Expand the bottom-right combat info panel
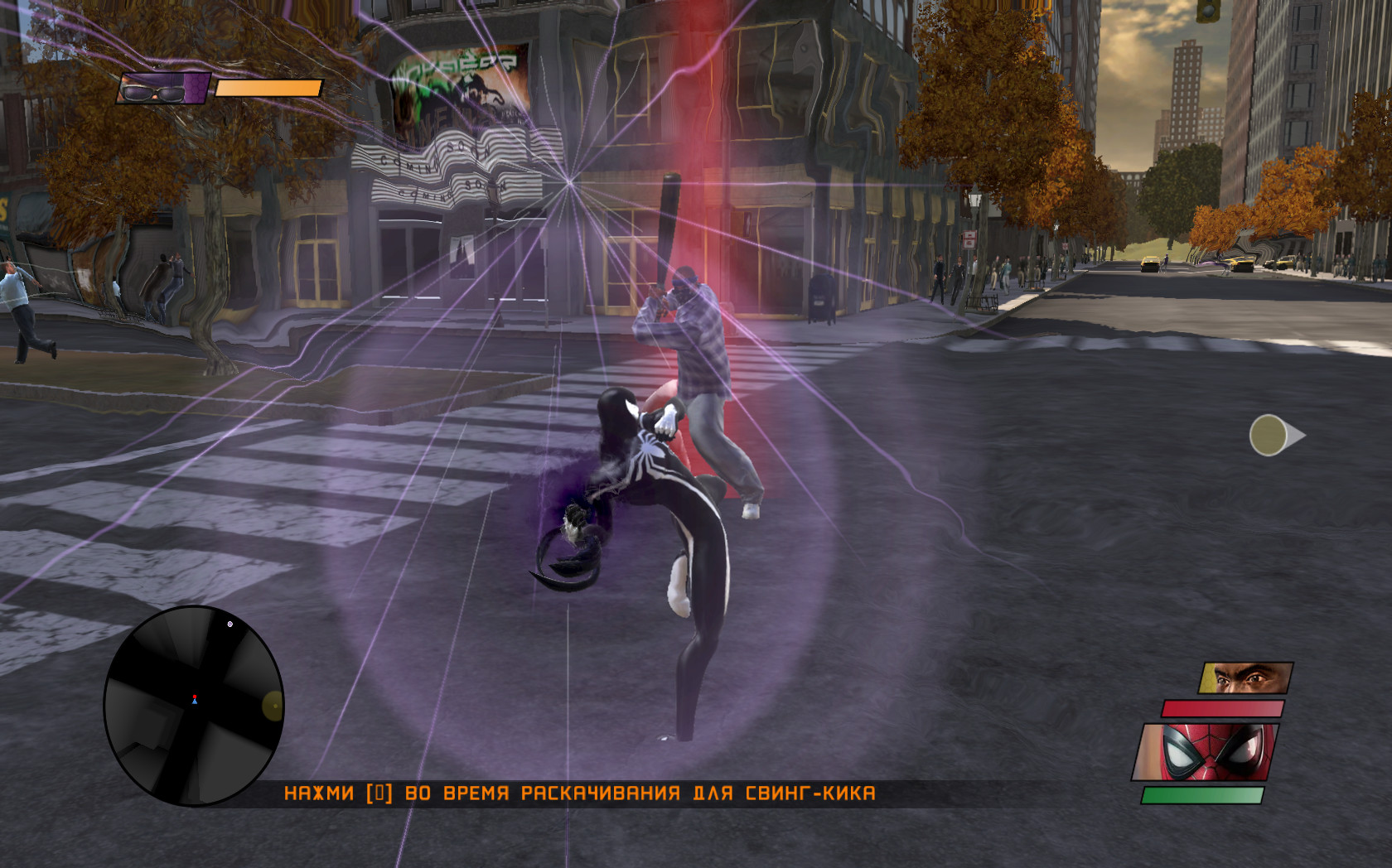This screenshot has width=1392, height=868. click(x=1218, y=737)
